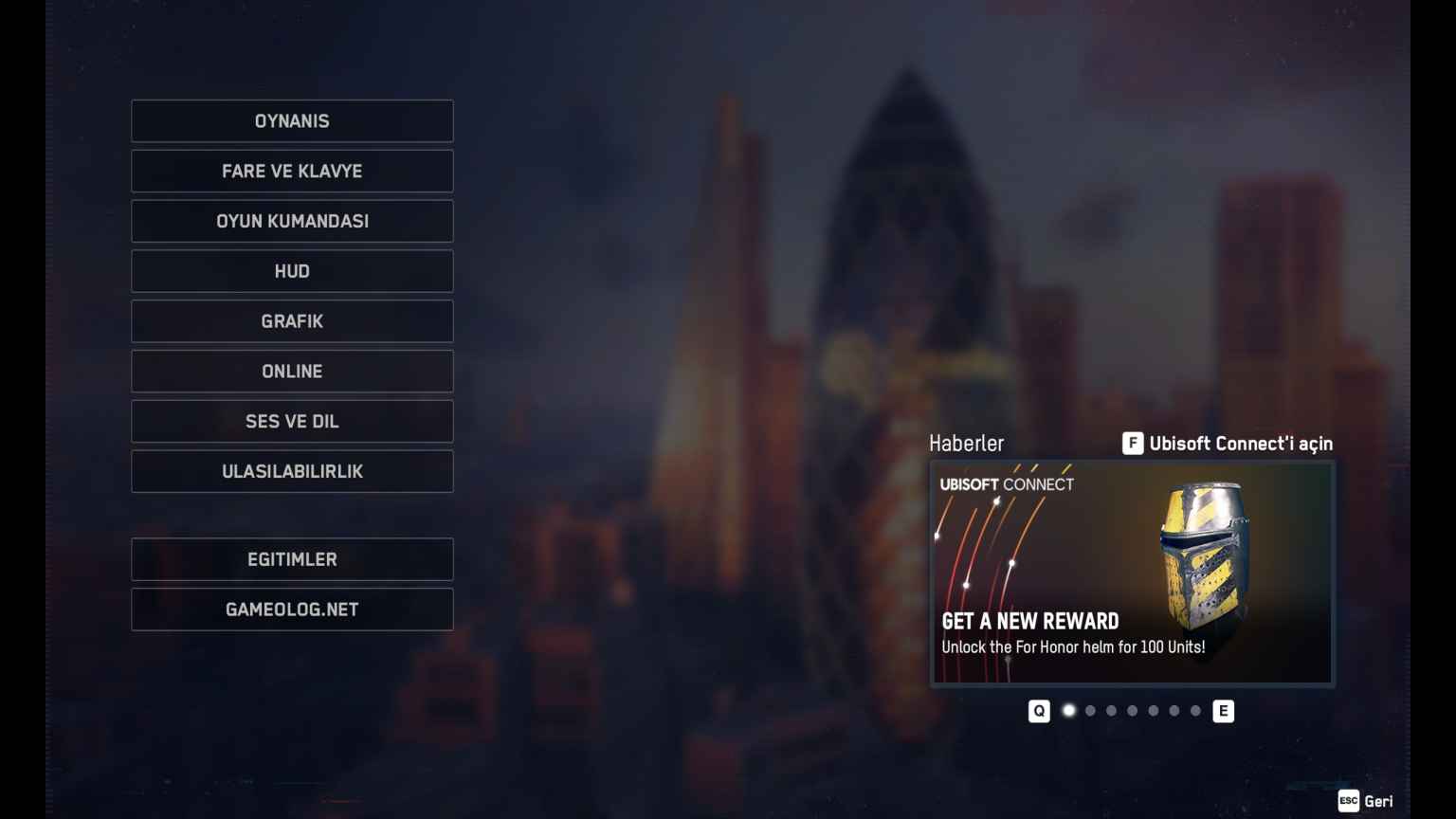The height and width of the screenshot is (819, 1456).
Task: Go back with the Geri button
Action: (1366, 801)
